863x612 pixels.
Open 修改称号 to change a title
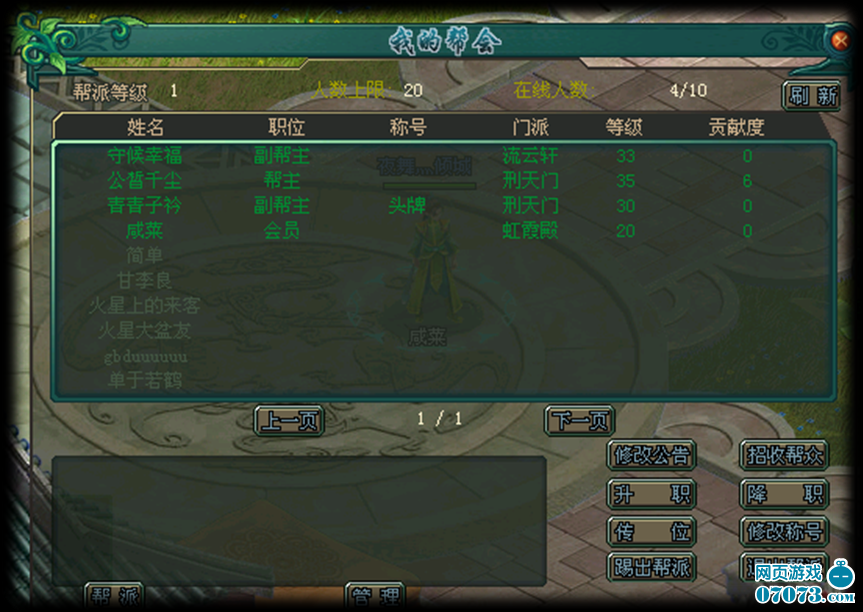point(784,531)
